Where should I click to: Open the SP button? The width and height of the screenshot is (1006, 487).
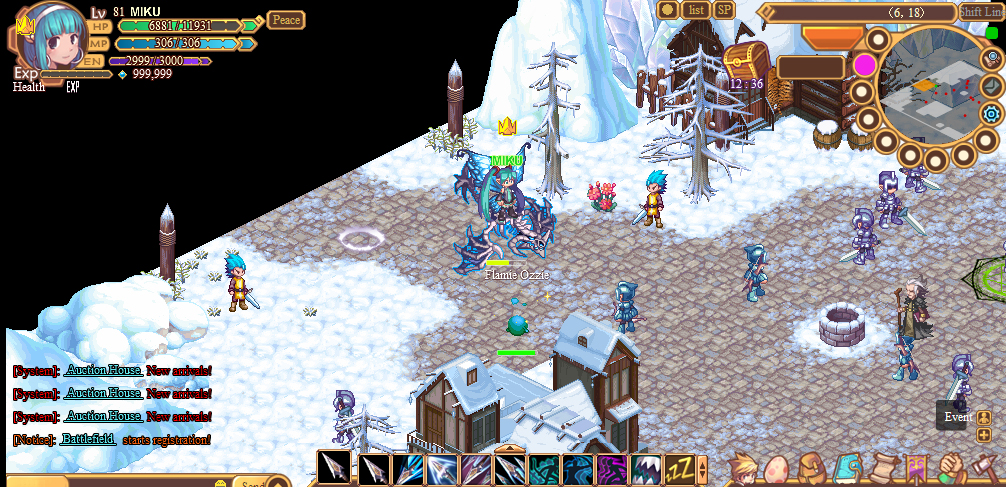coord(724,10)
